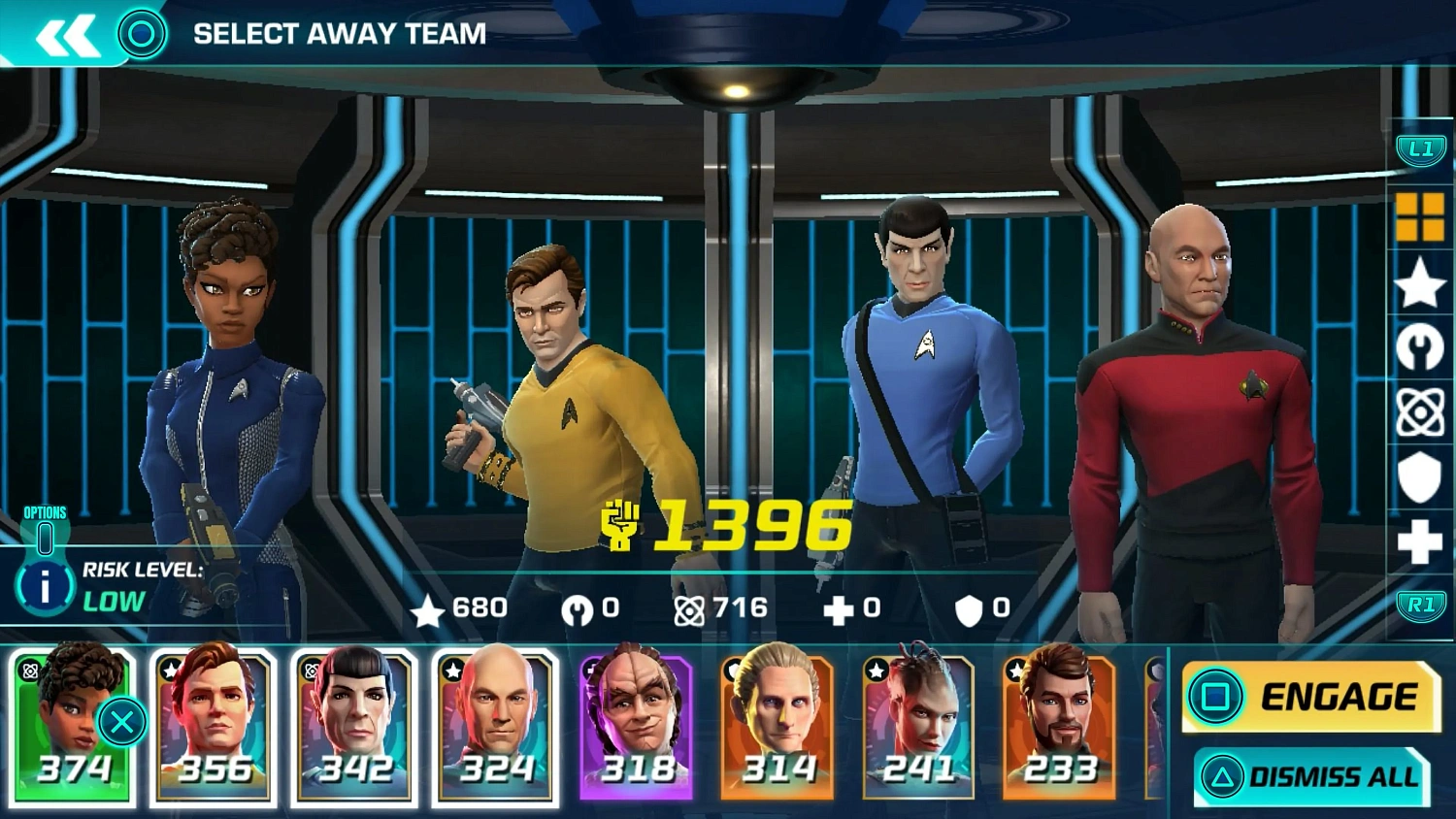
Task: Filter crew by the Command star icon
Action: [1419, 281]
